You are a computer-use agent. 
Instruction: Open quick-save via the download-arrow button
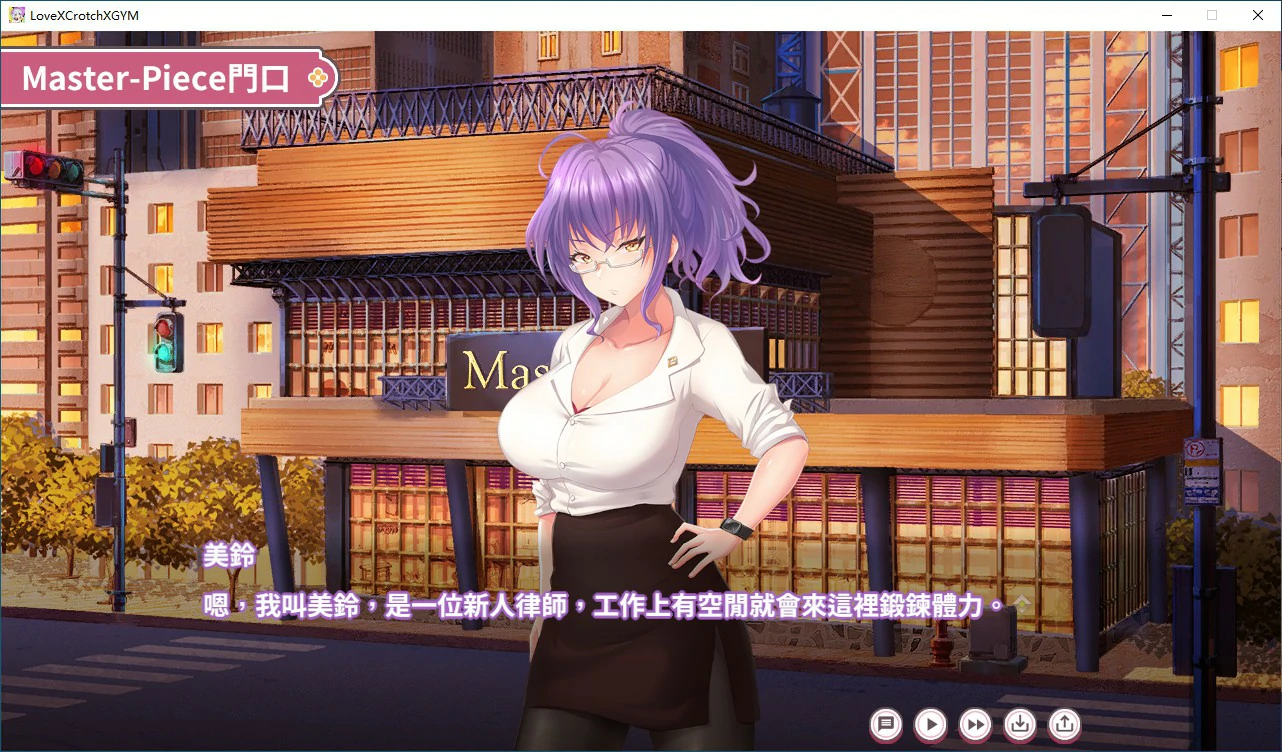(1019, 725)
